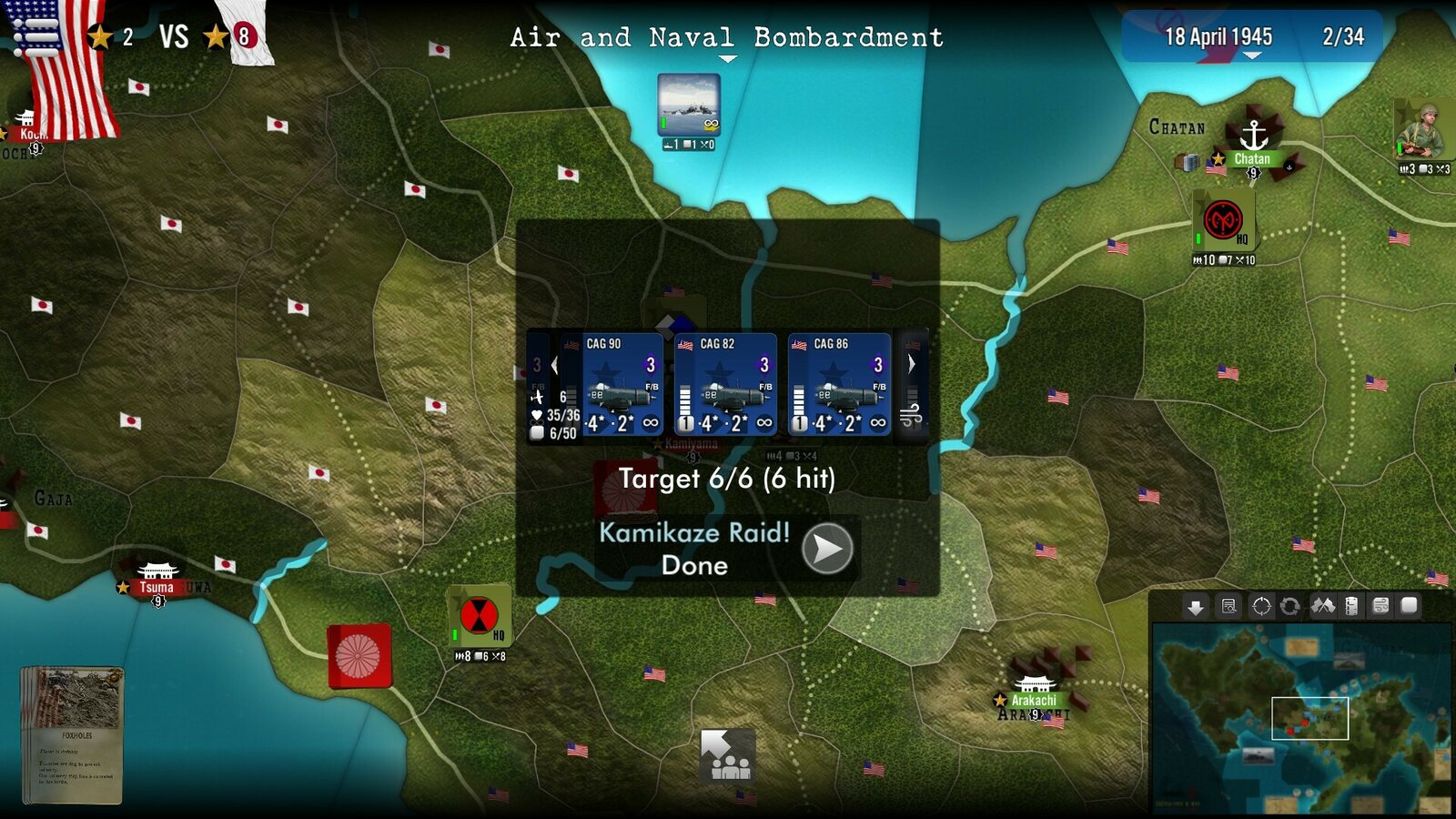1456x819 pixels.
Task: Collapse the minimap with the down arrow button
Action: click(1196, 606)
